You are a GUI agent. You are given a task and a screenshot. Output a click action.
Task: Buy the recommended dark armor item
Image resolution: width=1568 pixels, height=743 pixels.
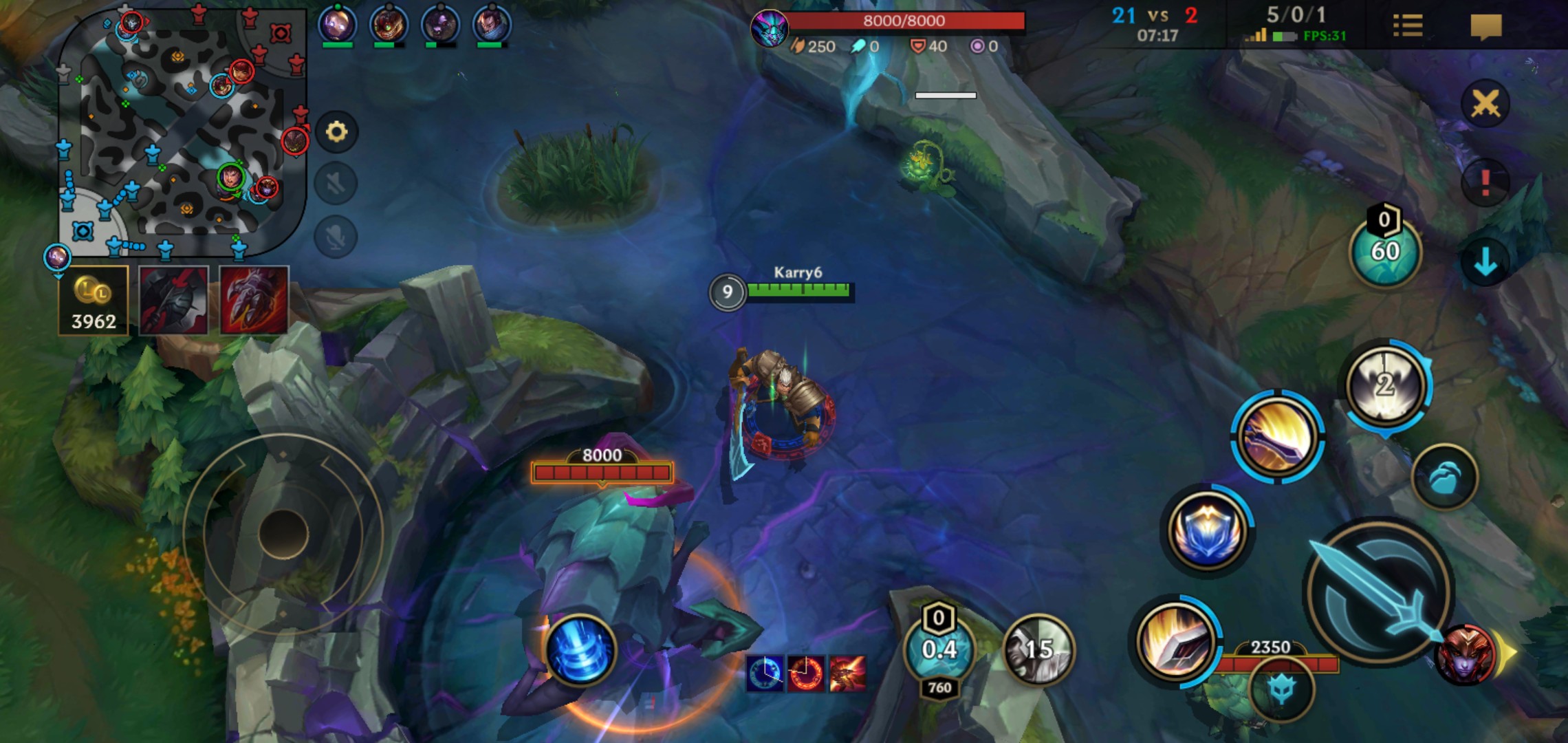tap(173, 301)
